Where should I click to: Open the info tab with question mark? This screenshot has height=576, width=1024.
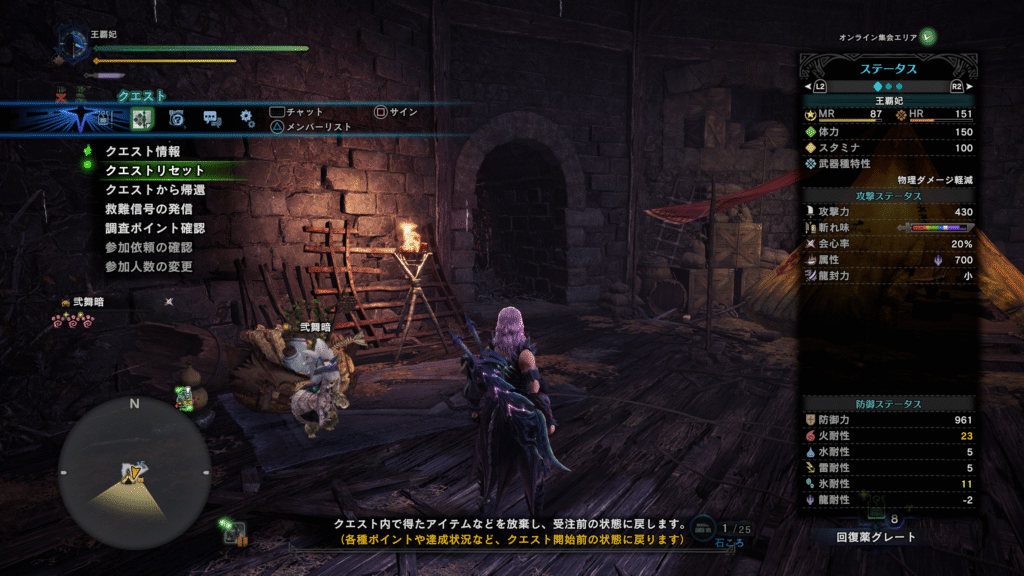click(177, 119)
